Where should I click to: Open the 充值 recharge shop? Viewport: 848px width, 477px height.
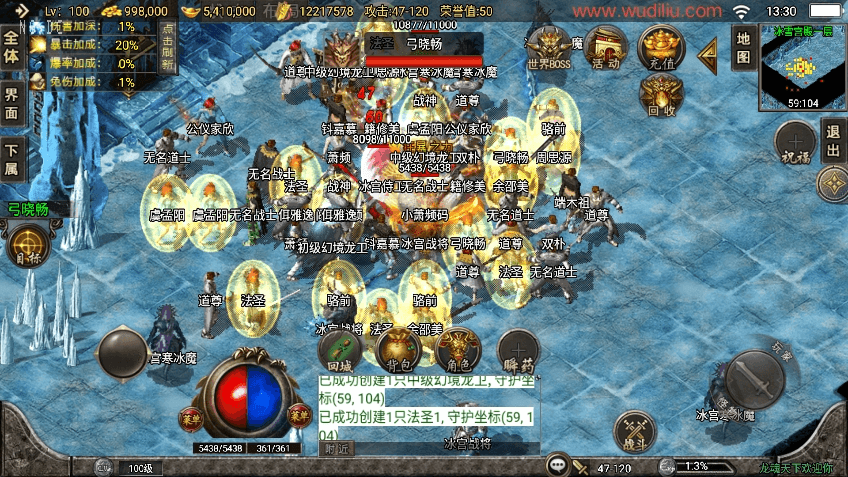tap(661, 46)
